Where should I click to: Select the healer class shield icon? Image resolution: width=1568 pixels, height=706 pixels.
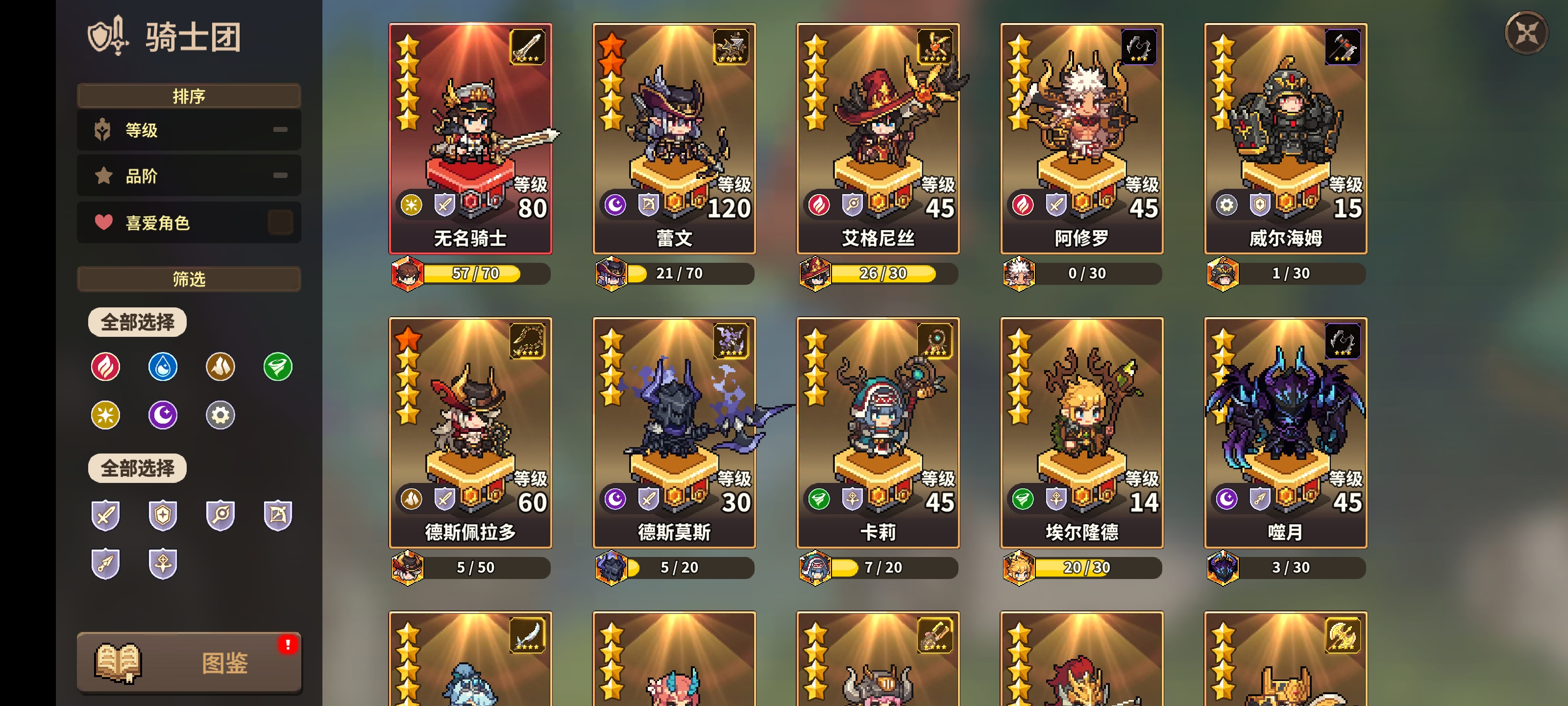click(163, 563)
